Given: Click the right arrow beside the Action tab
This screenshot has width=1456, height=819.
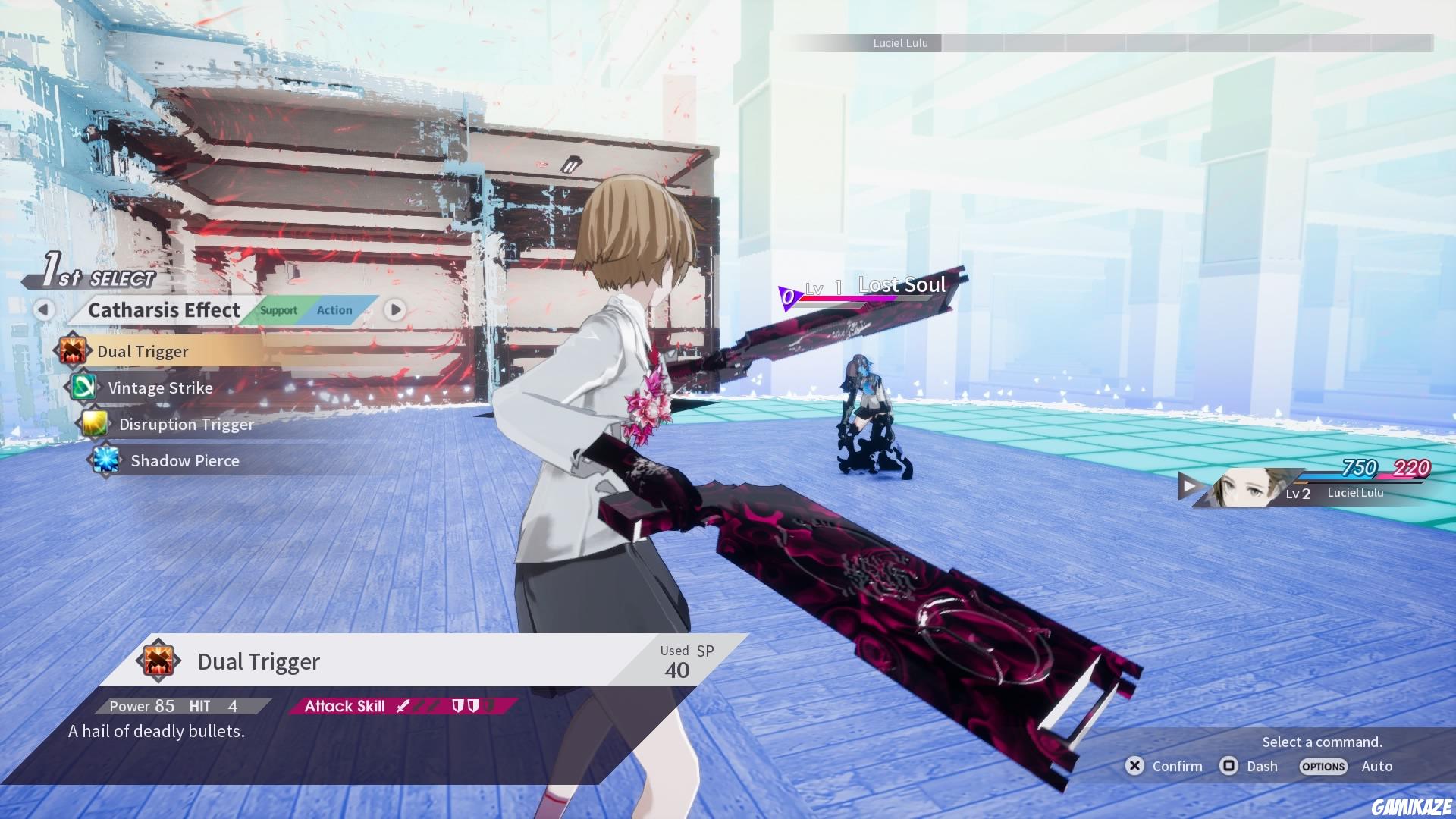Looking at the screenshot, I should [x=394, y=310].
